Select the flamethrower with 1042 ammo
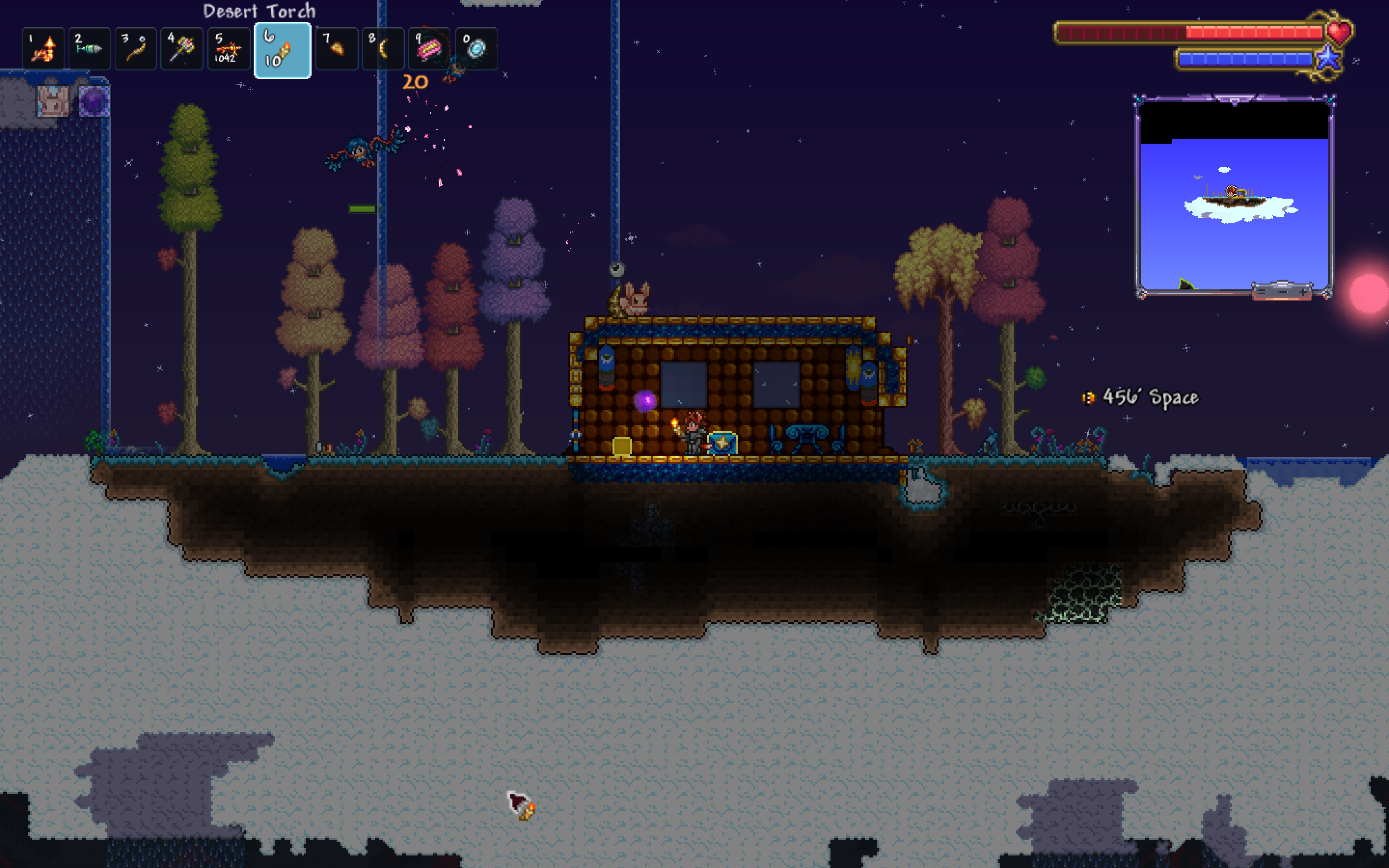The image size is (1389, 868). (229, 49)
